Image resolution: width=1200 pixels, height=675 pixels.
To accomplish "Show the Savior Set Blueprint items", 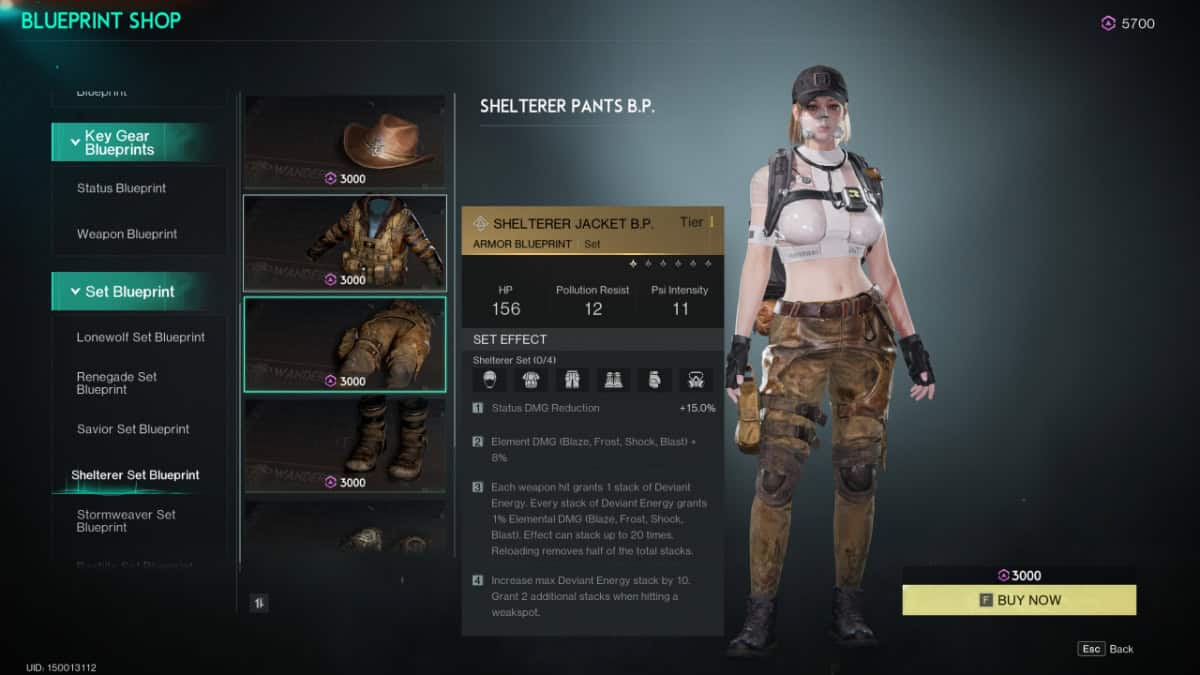I will coord(133,429).
